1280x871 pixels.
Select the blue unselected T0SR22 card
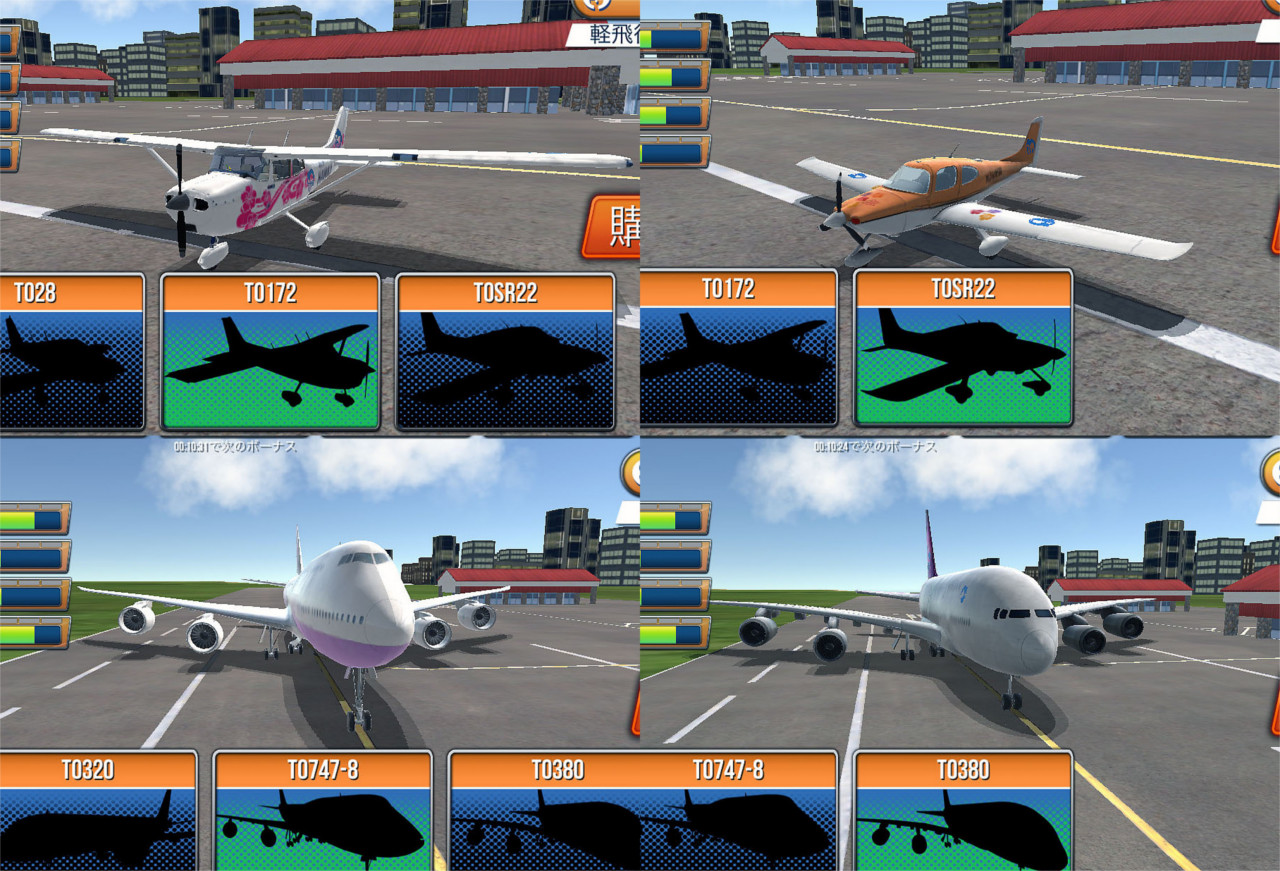pos(505,352)
